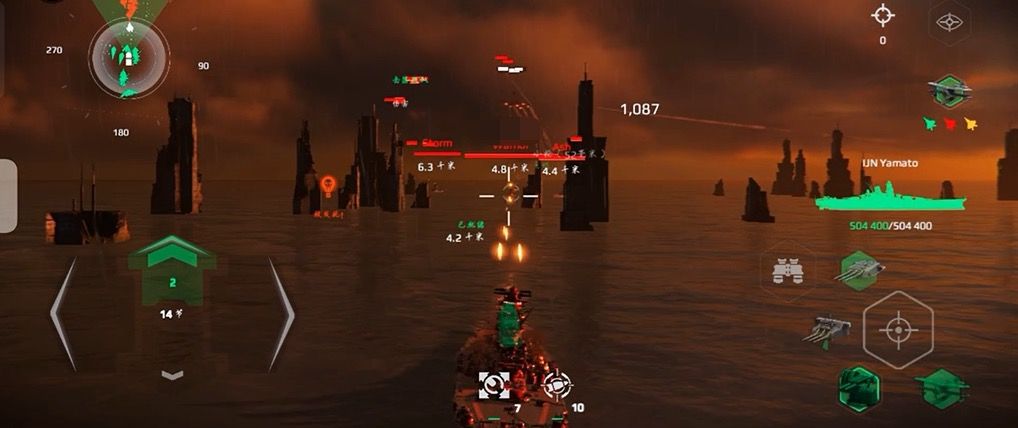The height and width of the screenshot is (428, 1018).
Task: Choose the dark green hexagon turret weapon
Action: point(859,386)
